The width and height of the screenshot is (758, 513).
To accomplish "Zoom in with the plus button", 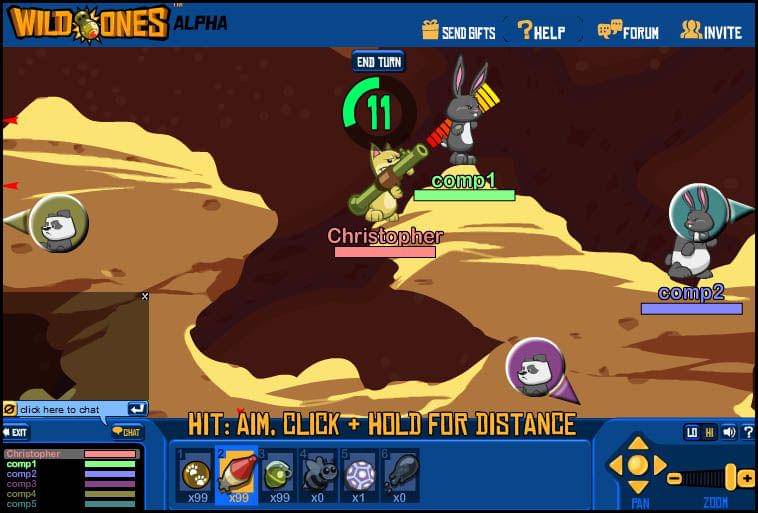I will click(x=747, y=478).
